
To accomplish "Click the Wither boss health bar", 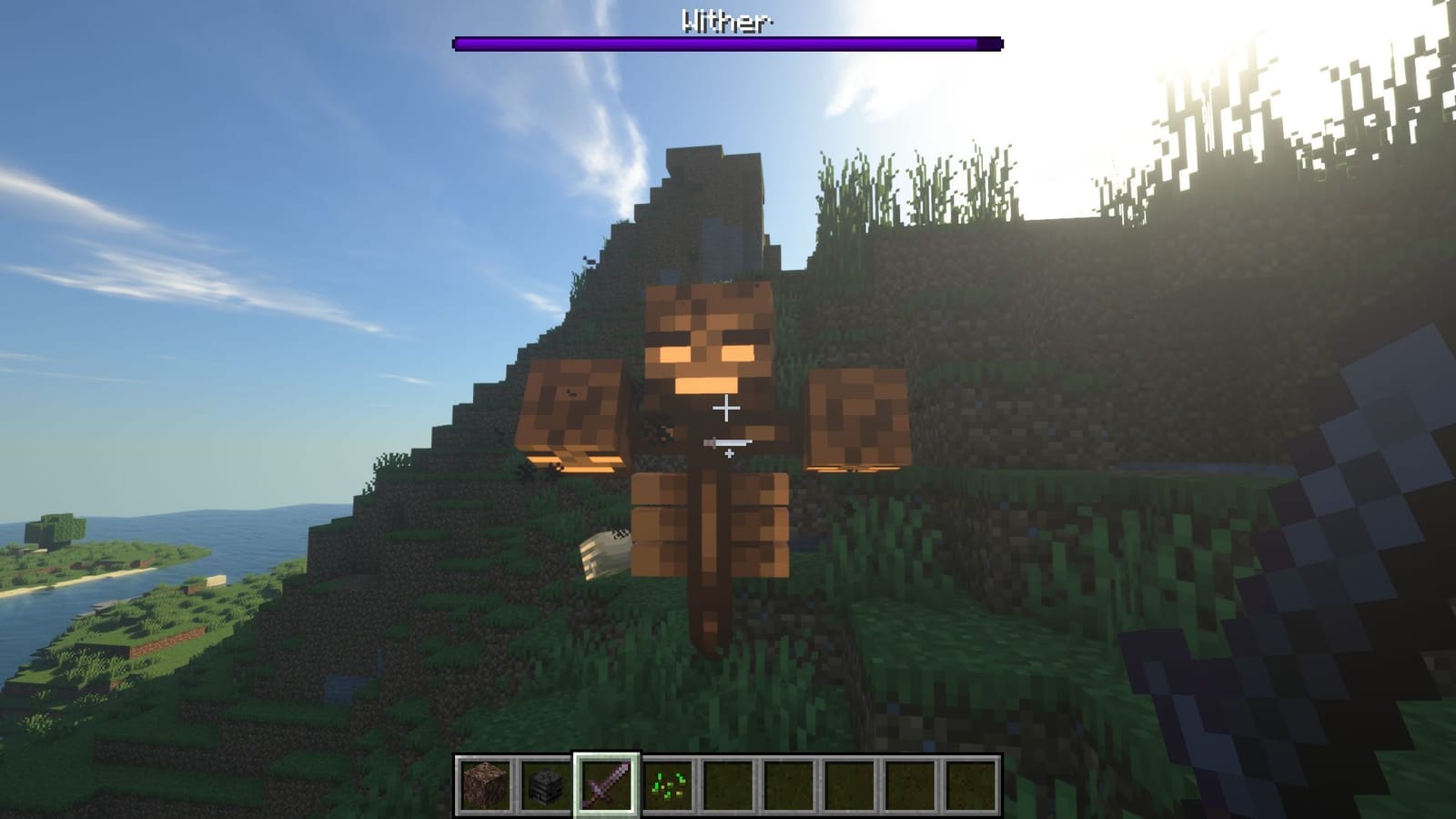I will click(728, 41).
